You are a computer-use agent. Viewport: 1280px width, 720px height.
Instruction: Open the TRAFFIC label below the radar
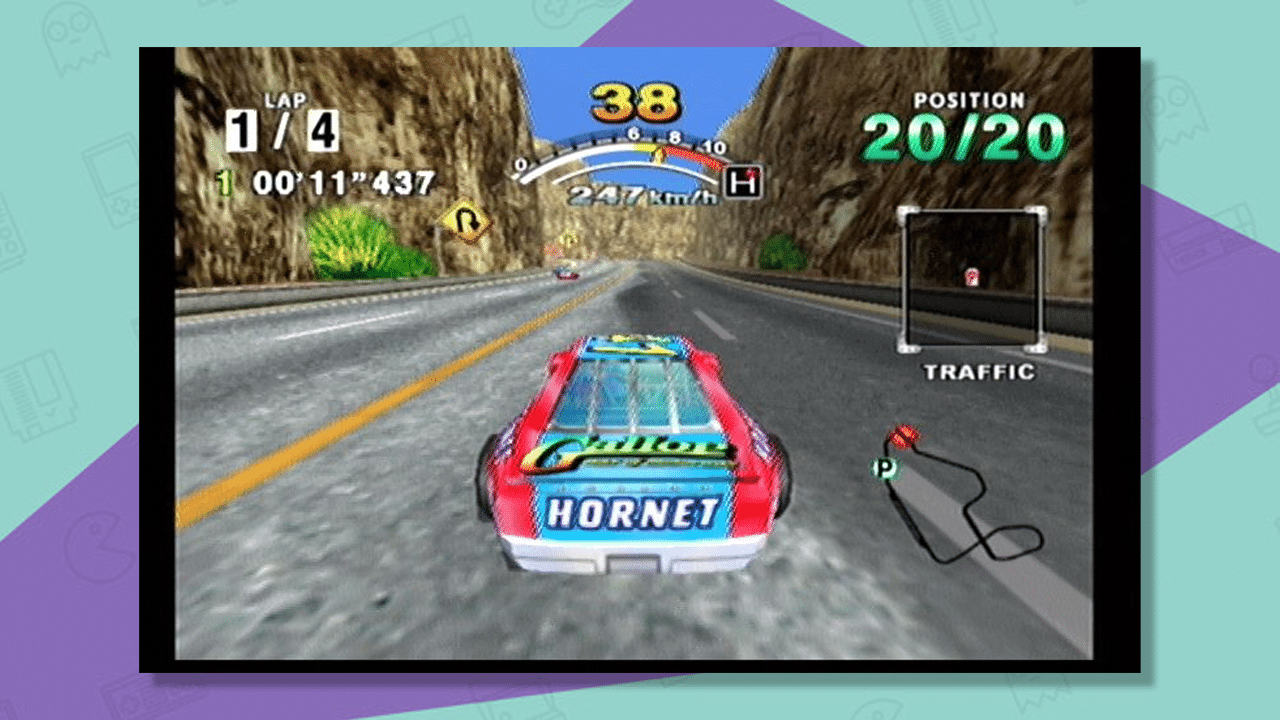977,370
